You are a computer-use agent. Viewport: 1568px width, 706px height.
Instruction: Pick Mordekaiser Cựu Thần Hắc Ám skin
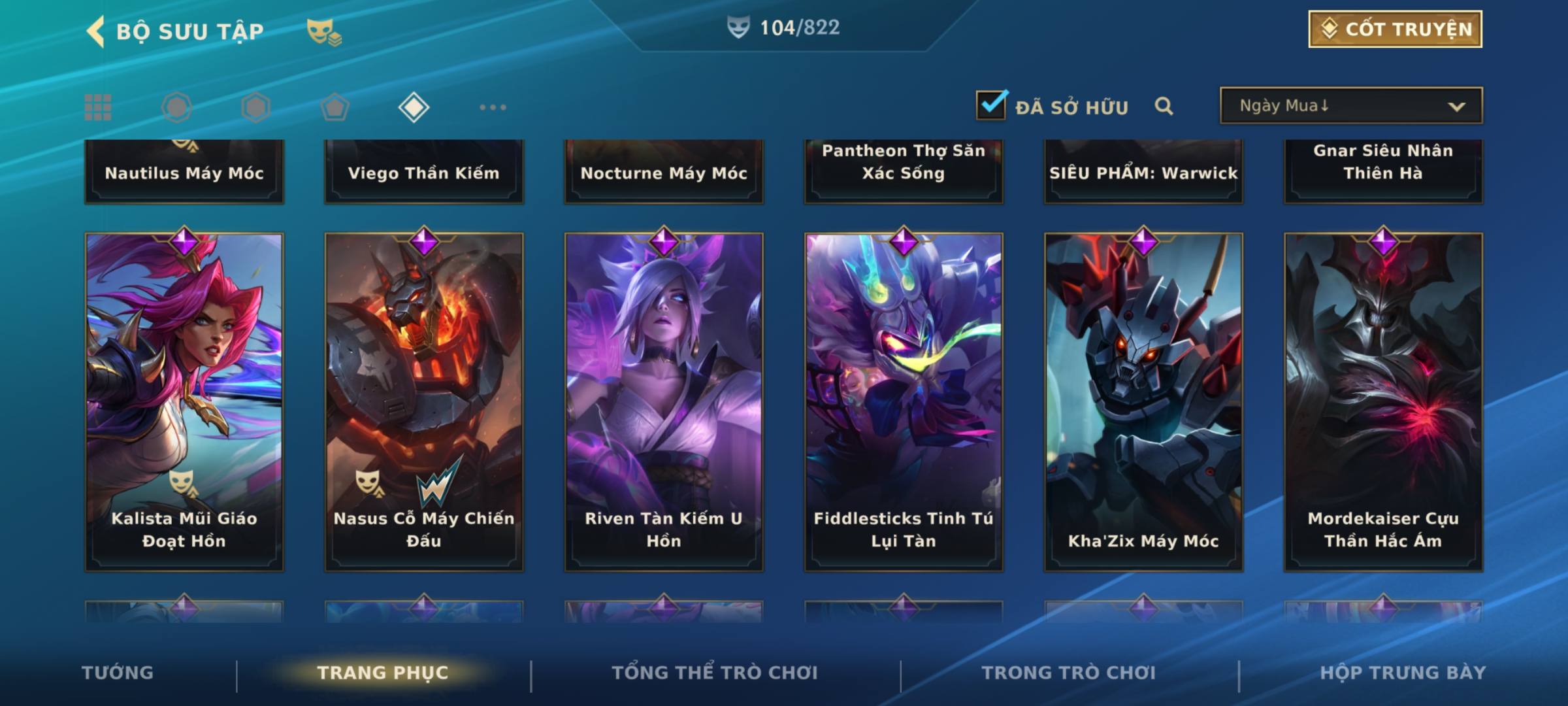click(1383, 401)
